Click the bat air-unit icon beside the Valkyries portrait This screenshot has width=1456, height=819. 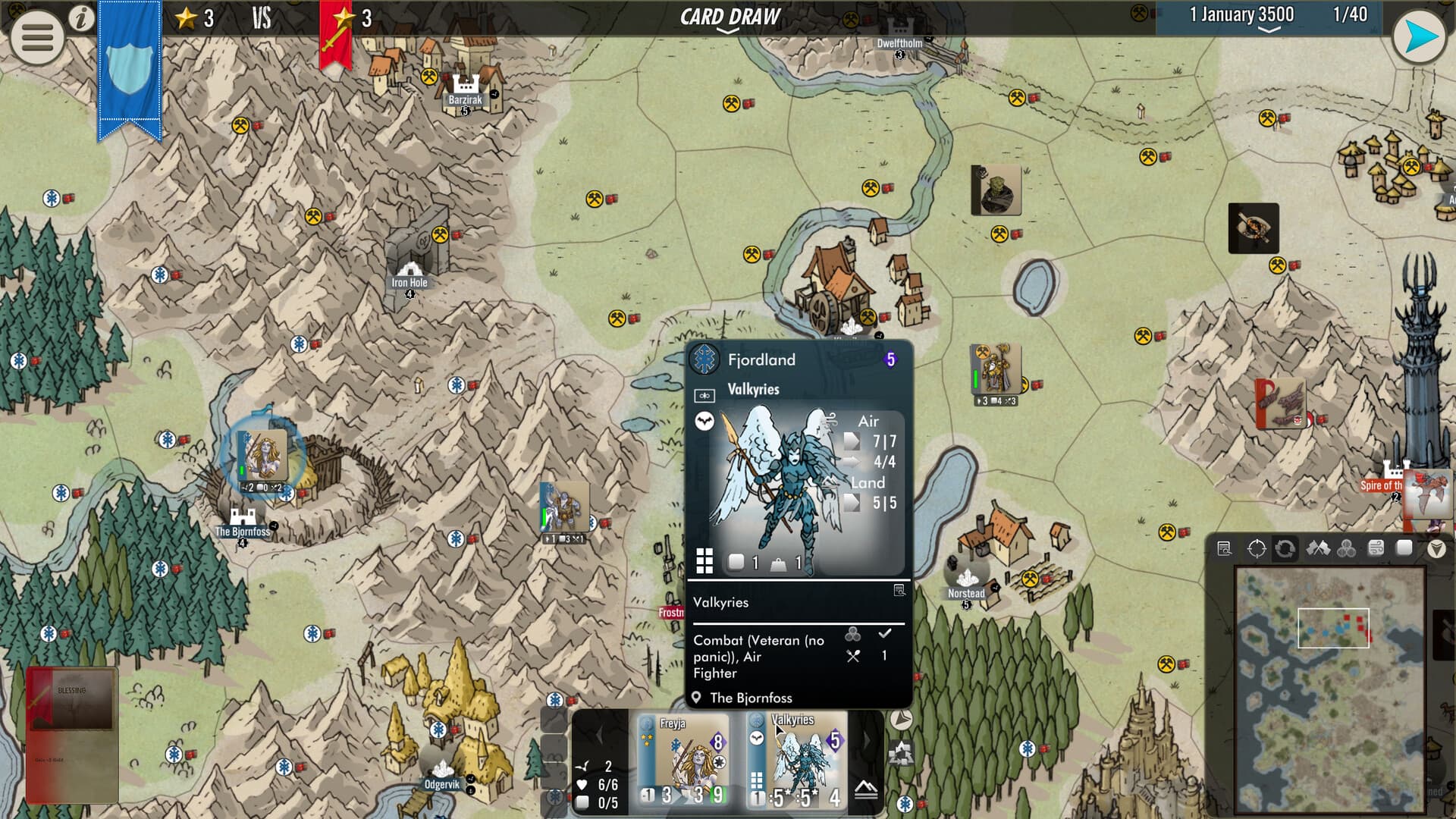[x=704, y=422]
